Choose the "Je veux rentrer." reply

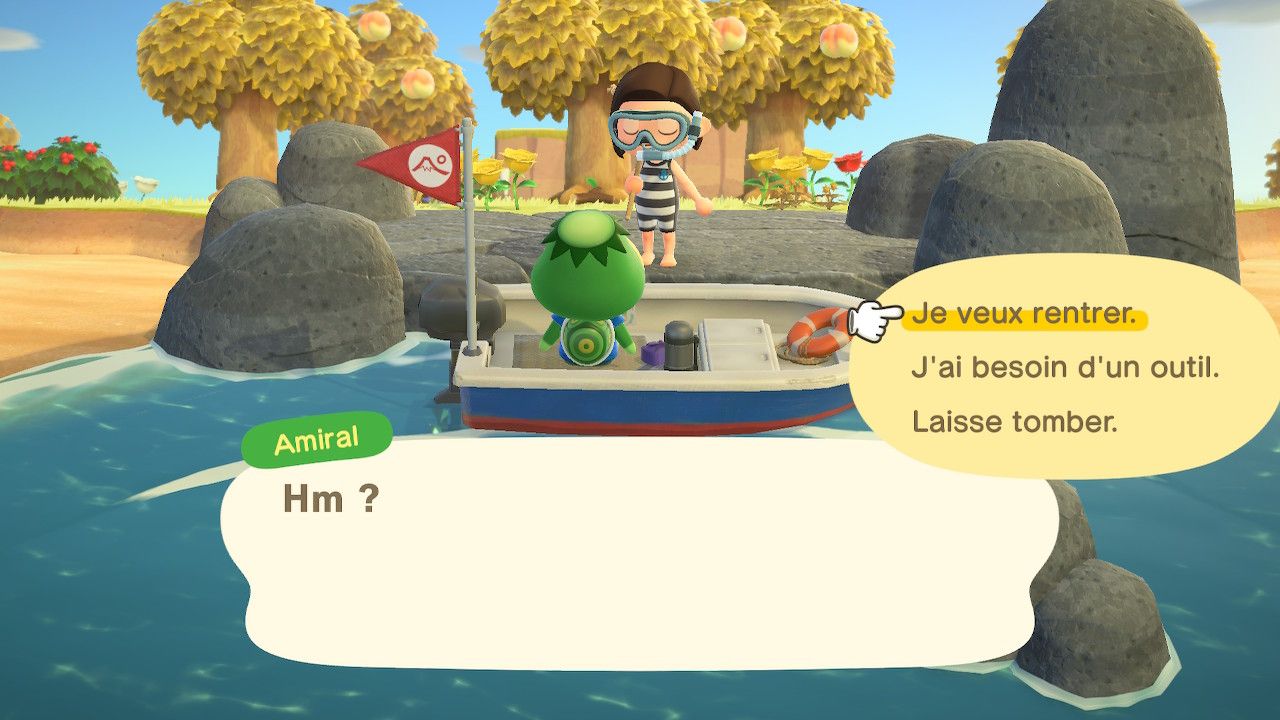click(1024, 316)
